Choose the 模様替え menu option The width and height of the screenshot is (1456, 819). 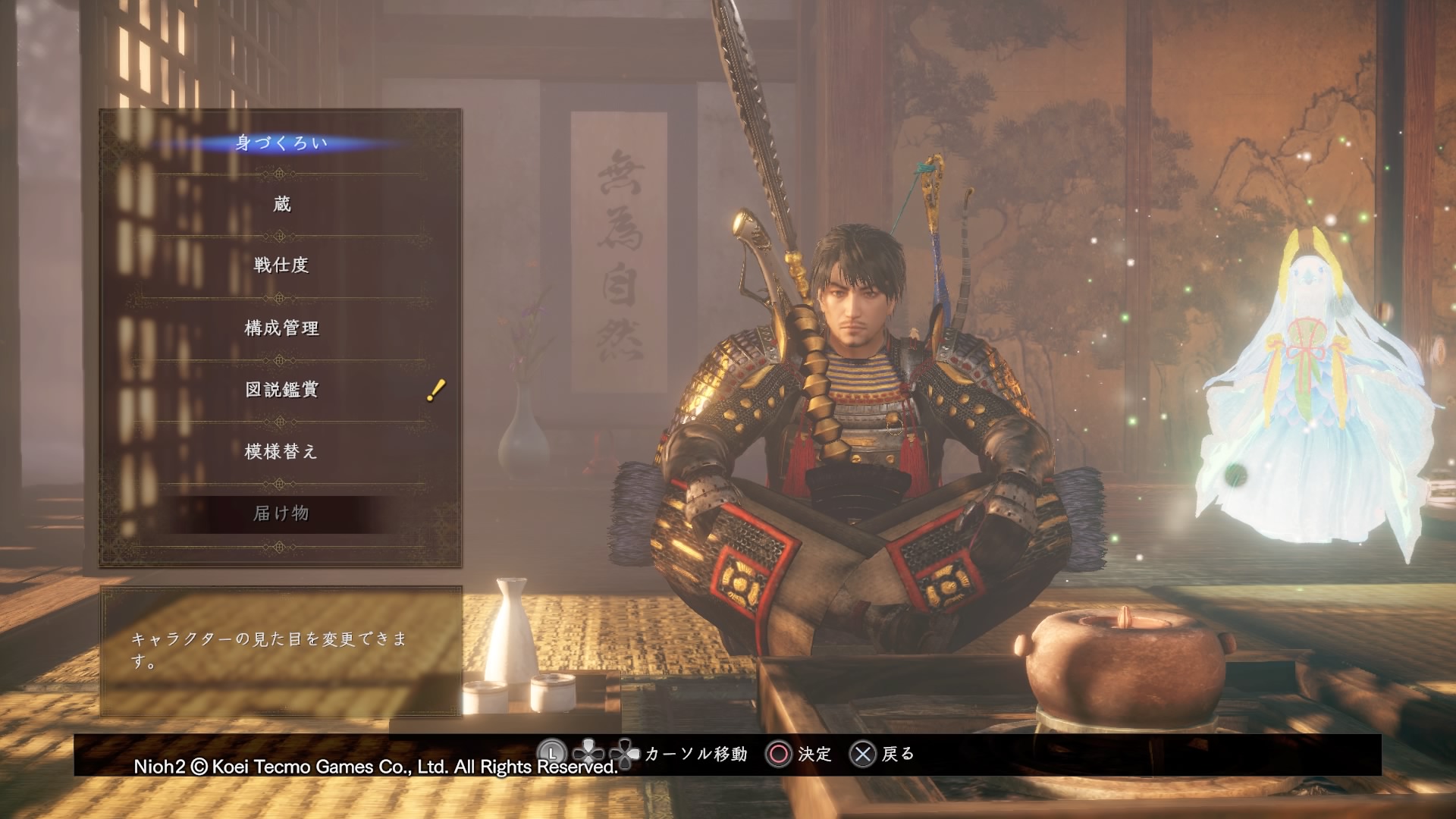tap(281, 452)
